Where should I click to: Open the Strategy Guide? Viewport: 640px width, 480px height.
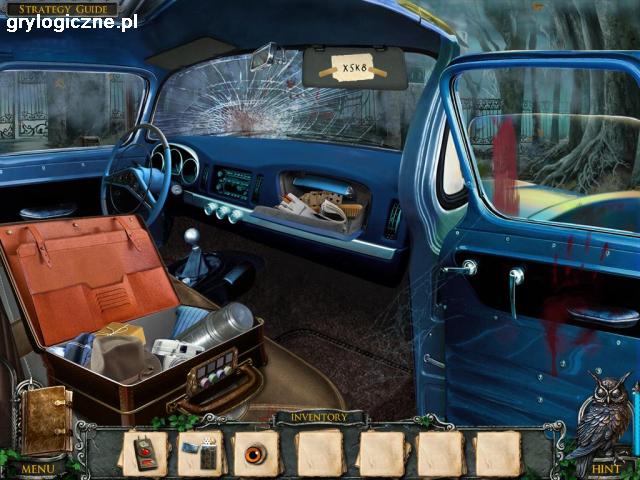click(x=66, y=8)
